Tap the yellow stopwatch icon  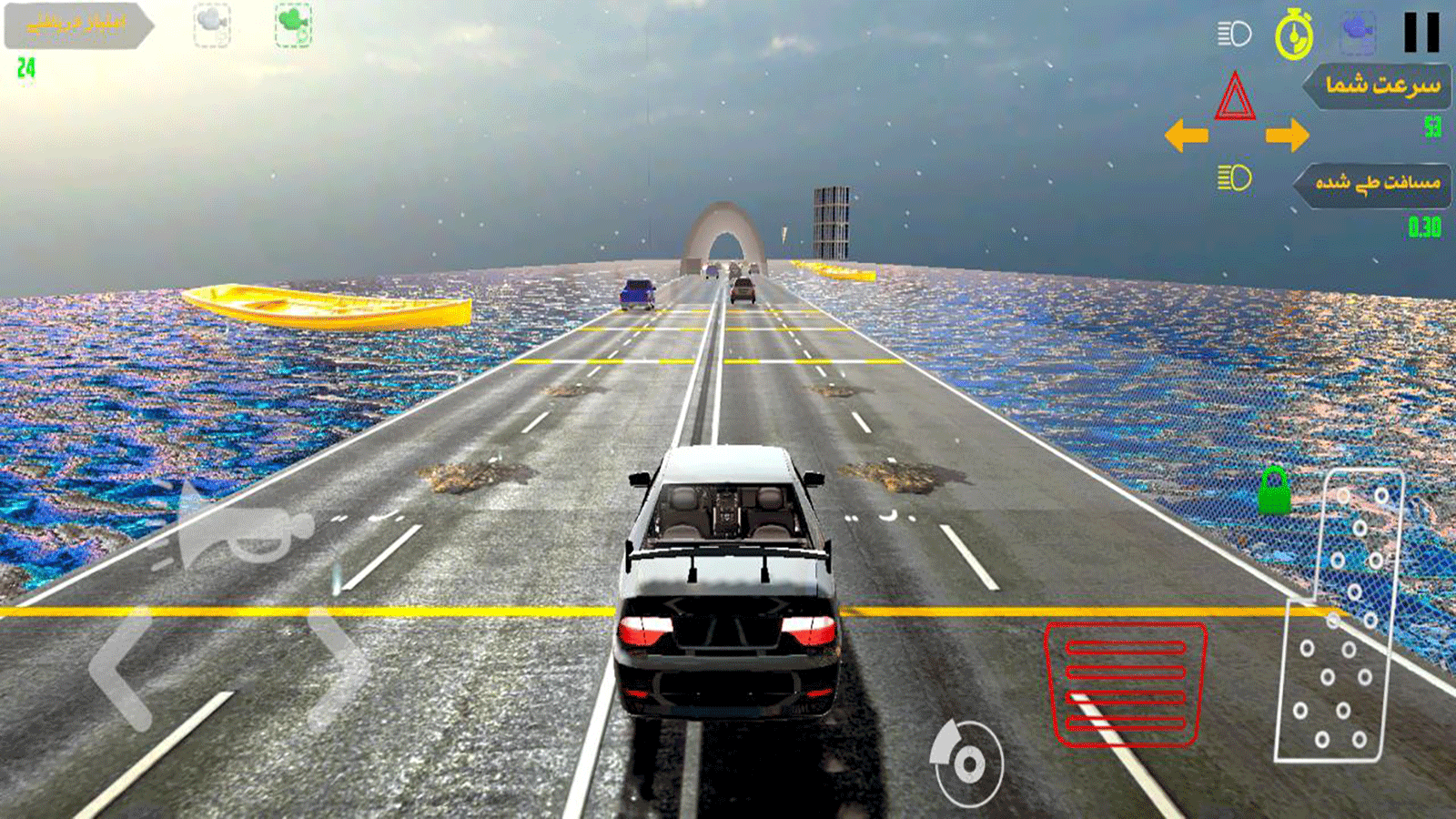(x=1294, y=35)
